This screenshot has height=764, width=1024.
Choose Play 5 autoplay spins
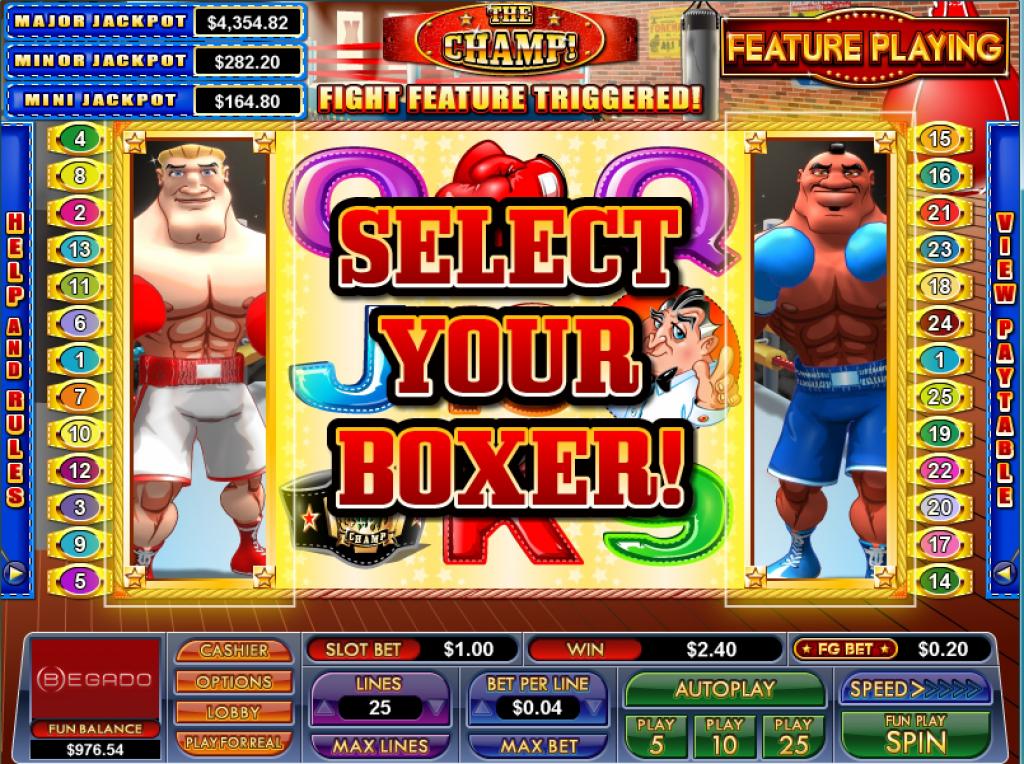coord(656,735)
